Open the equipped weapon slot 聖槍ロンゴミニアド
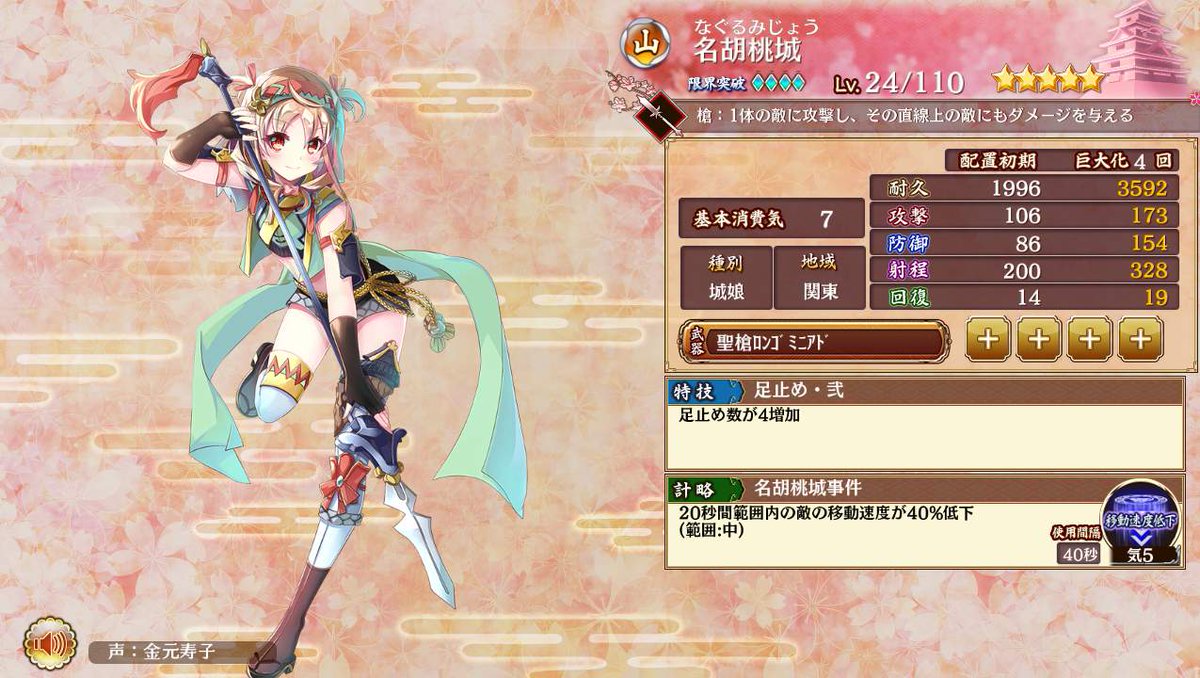 pos(811,341)
